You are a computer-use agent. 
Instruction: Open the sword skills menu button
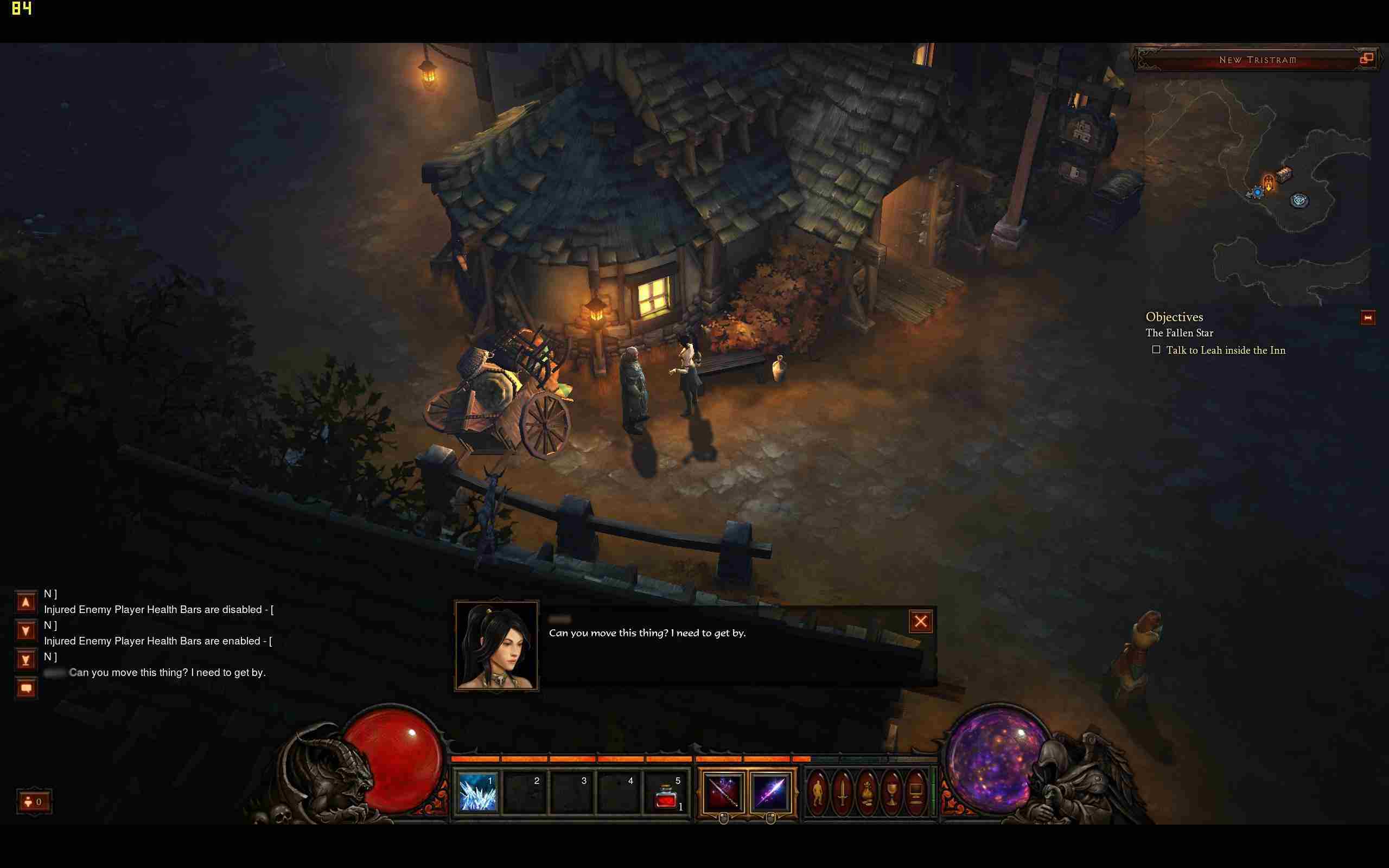[842, 793]
